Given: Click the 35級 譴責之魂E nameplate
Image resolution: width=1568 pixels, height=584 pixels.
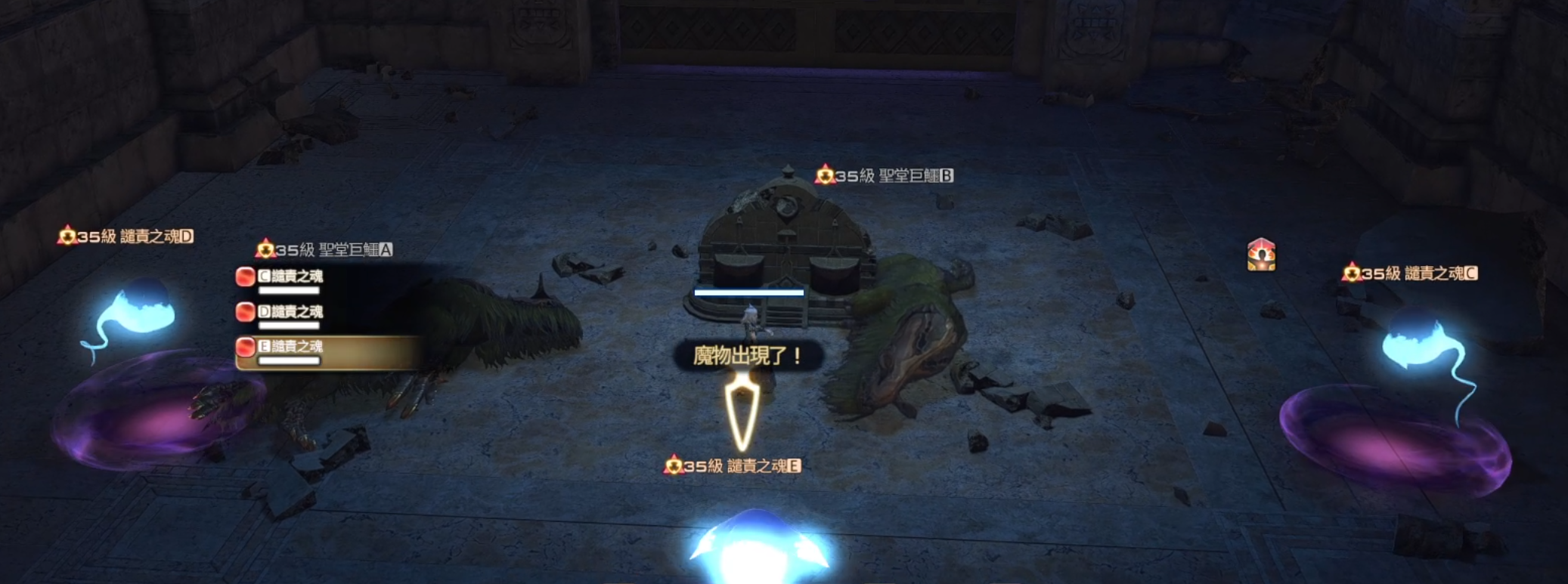Looking at the screenshot, I should coord(733,466).
